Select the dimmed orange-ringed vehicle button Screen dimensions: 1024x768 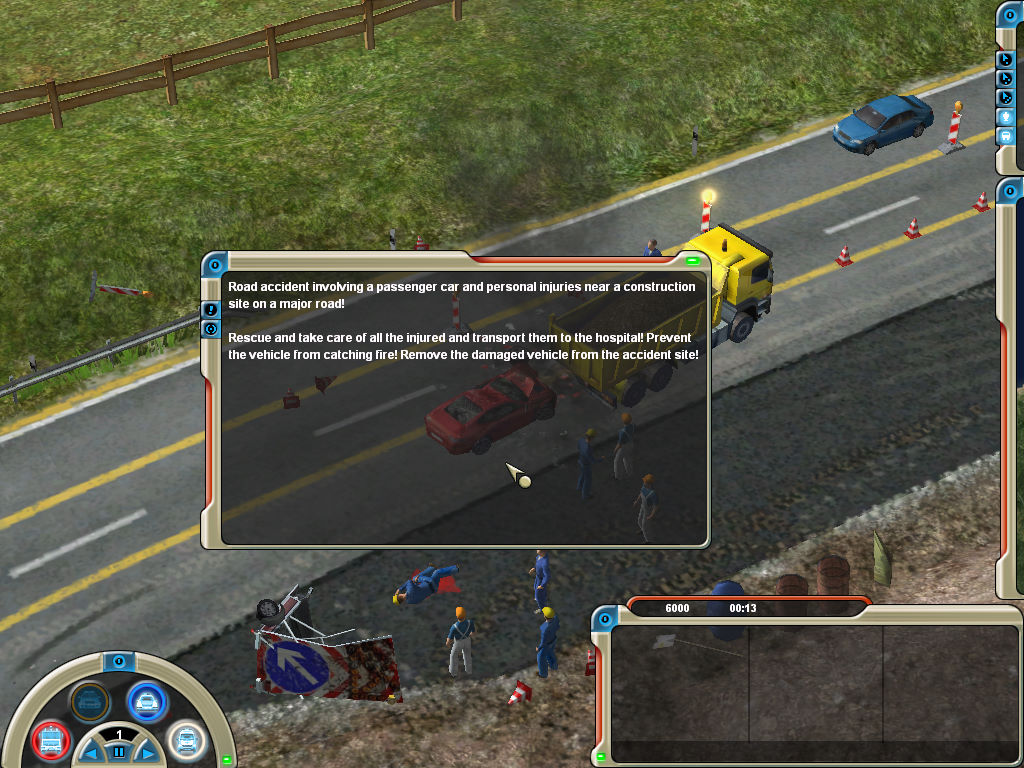[x=89, y=701]
